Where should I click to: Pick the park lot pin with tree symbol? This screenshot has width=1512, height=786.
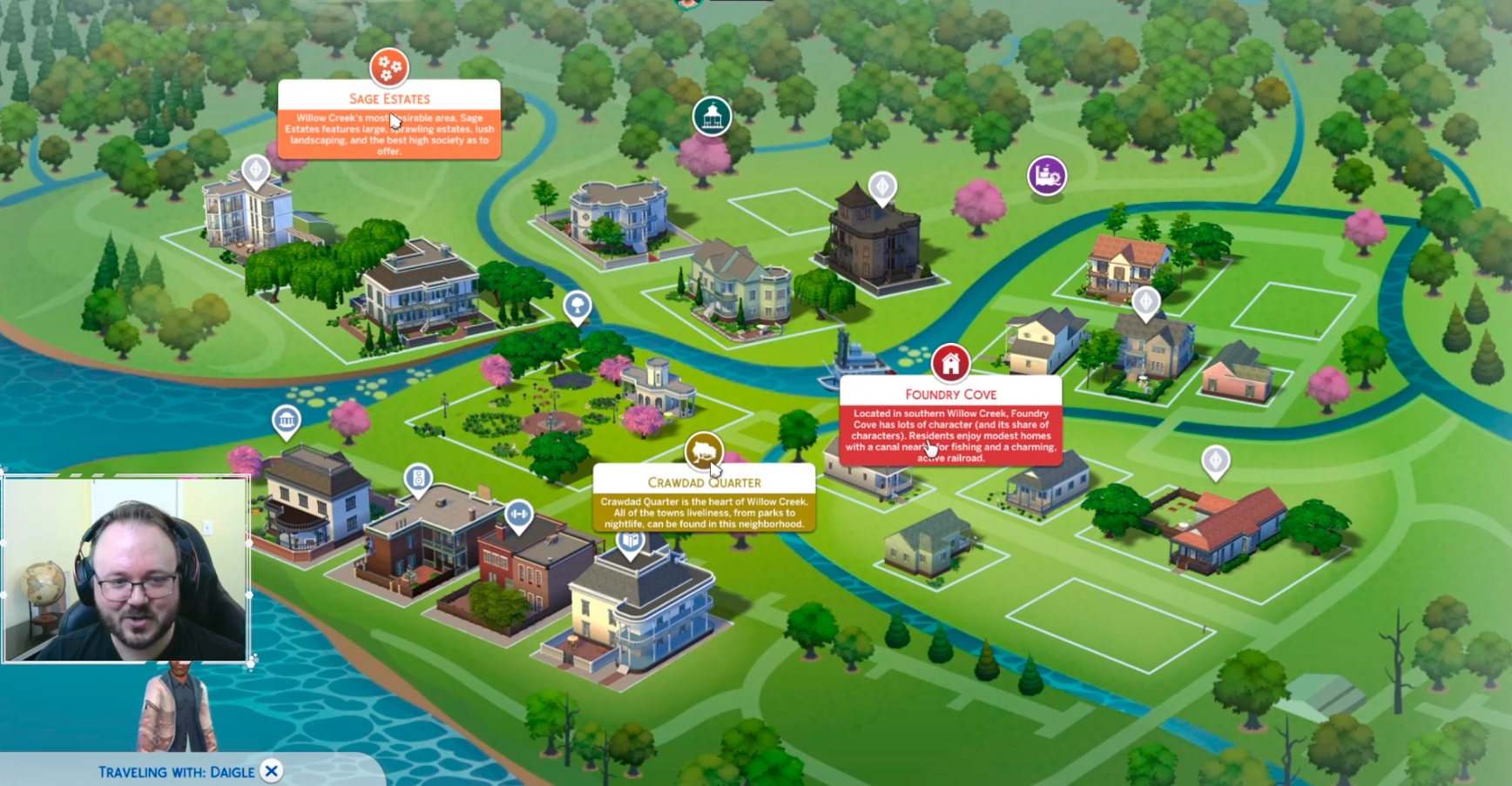[x=577, y=306]
